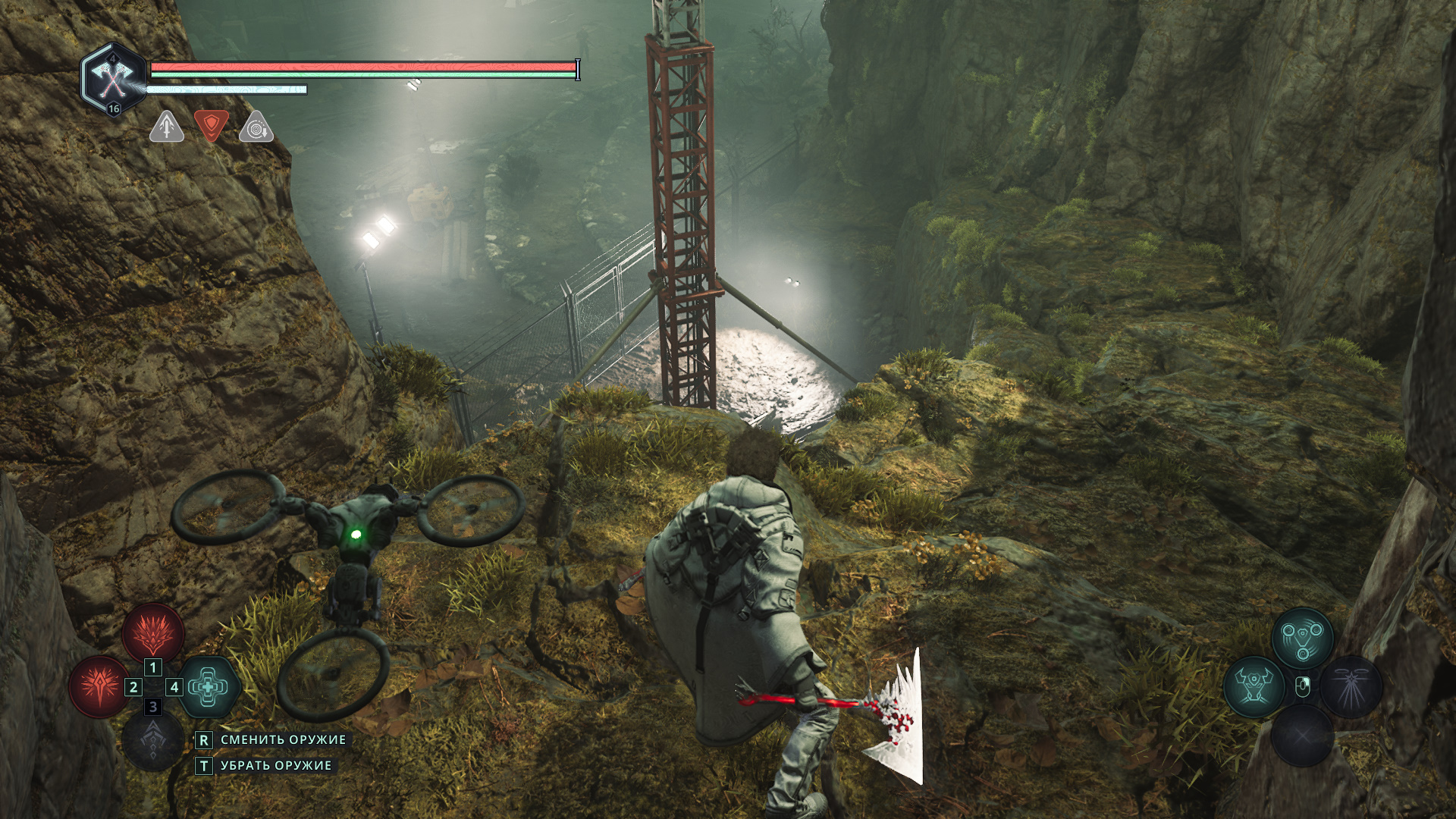Image resolution: width=1456 pixels, height=819 pixels.
Task: Use the teal healing cross item
Action: coord(209,687)
